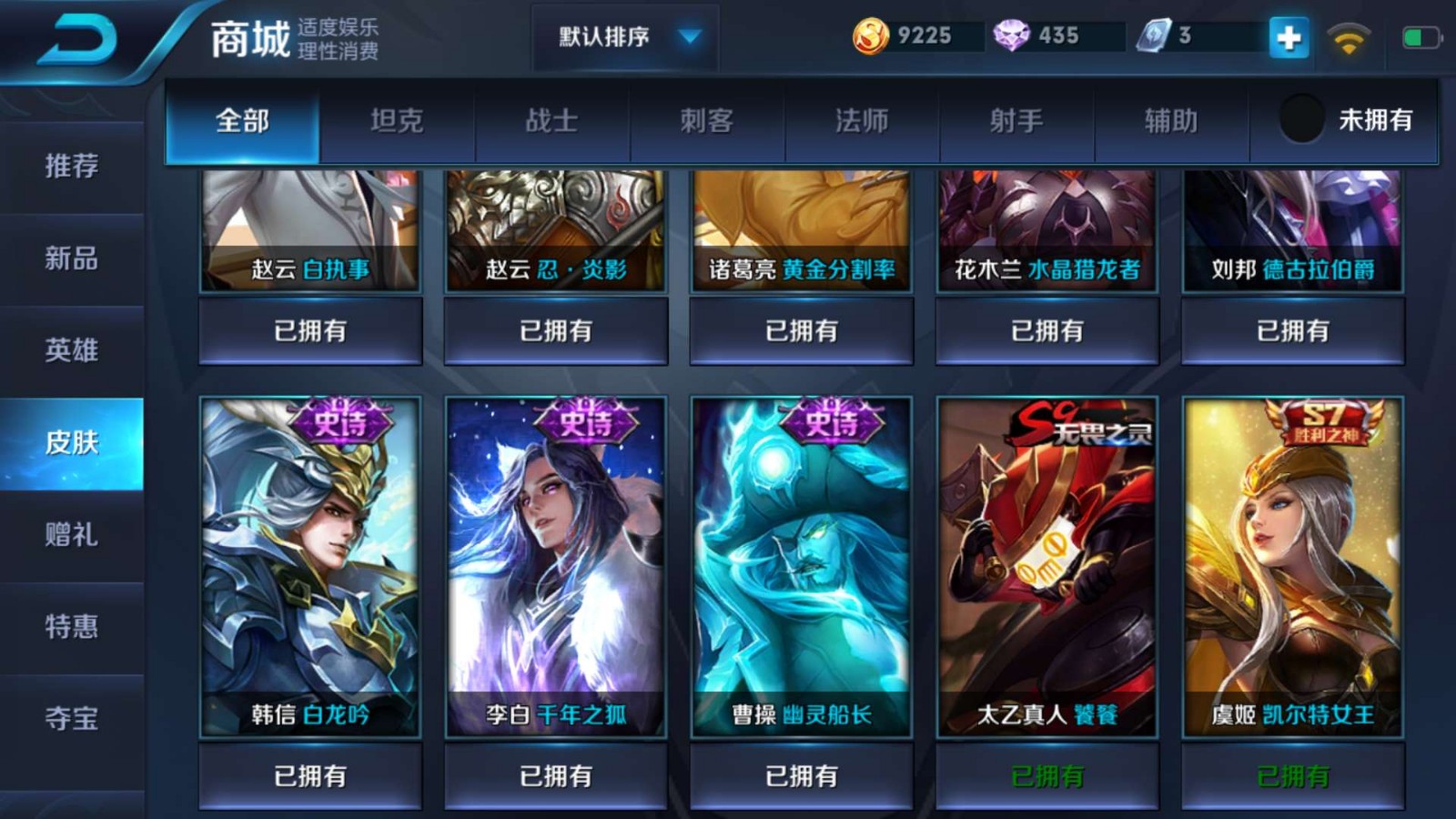Click the Wi-Fi signal indicator icon

[1350, 37]
